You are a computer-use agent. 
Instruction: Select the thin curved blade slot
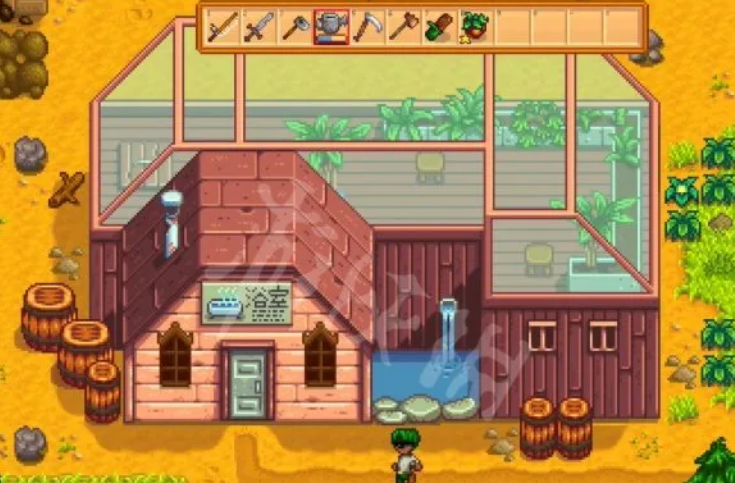222,27
